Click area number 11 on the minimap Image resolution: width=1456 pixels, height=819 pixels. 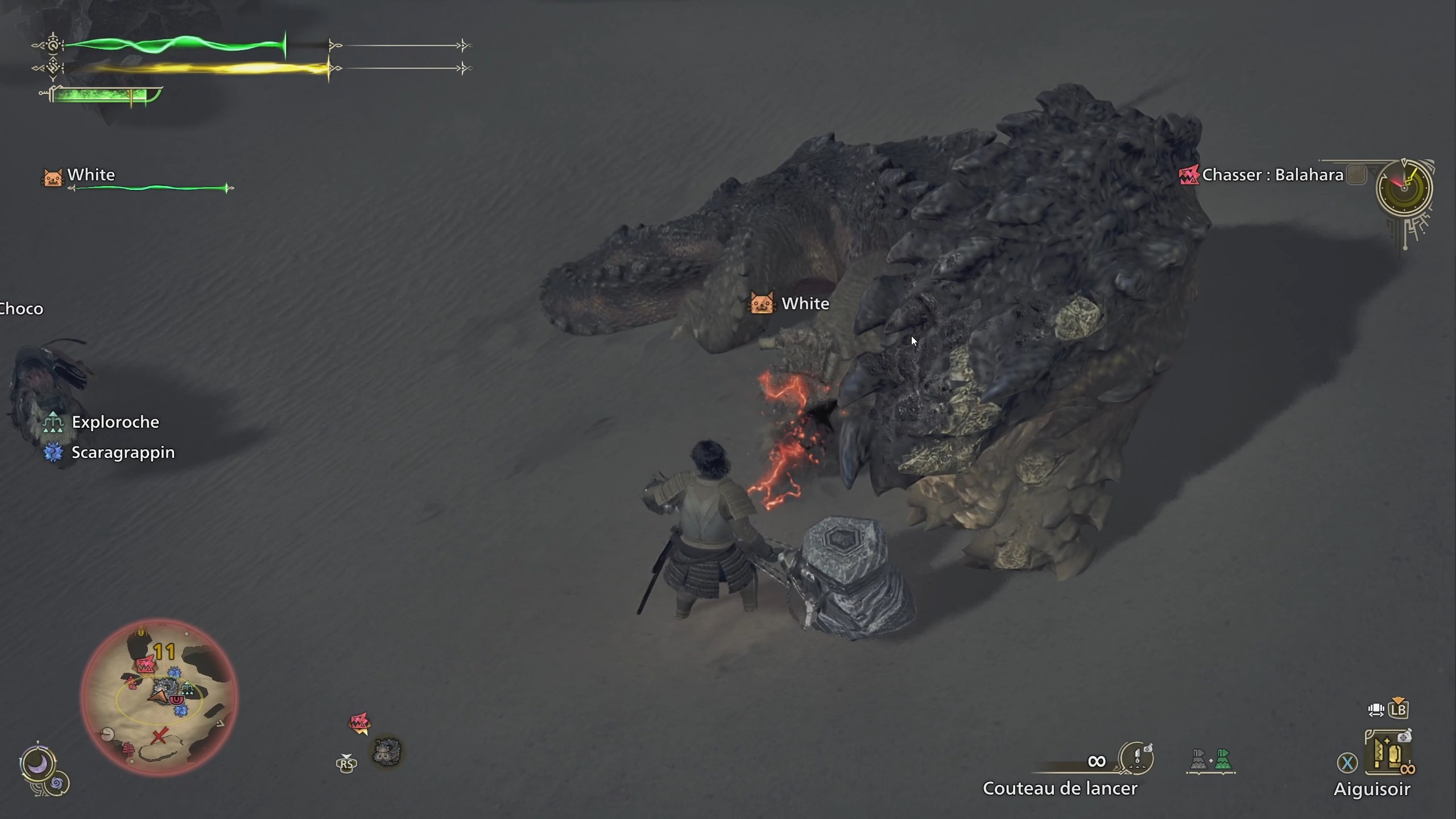coord(164,651)
